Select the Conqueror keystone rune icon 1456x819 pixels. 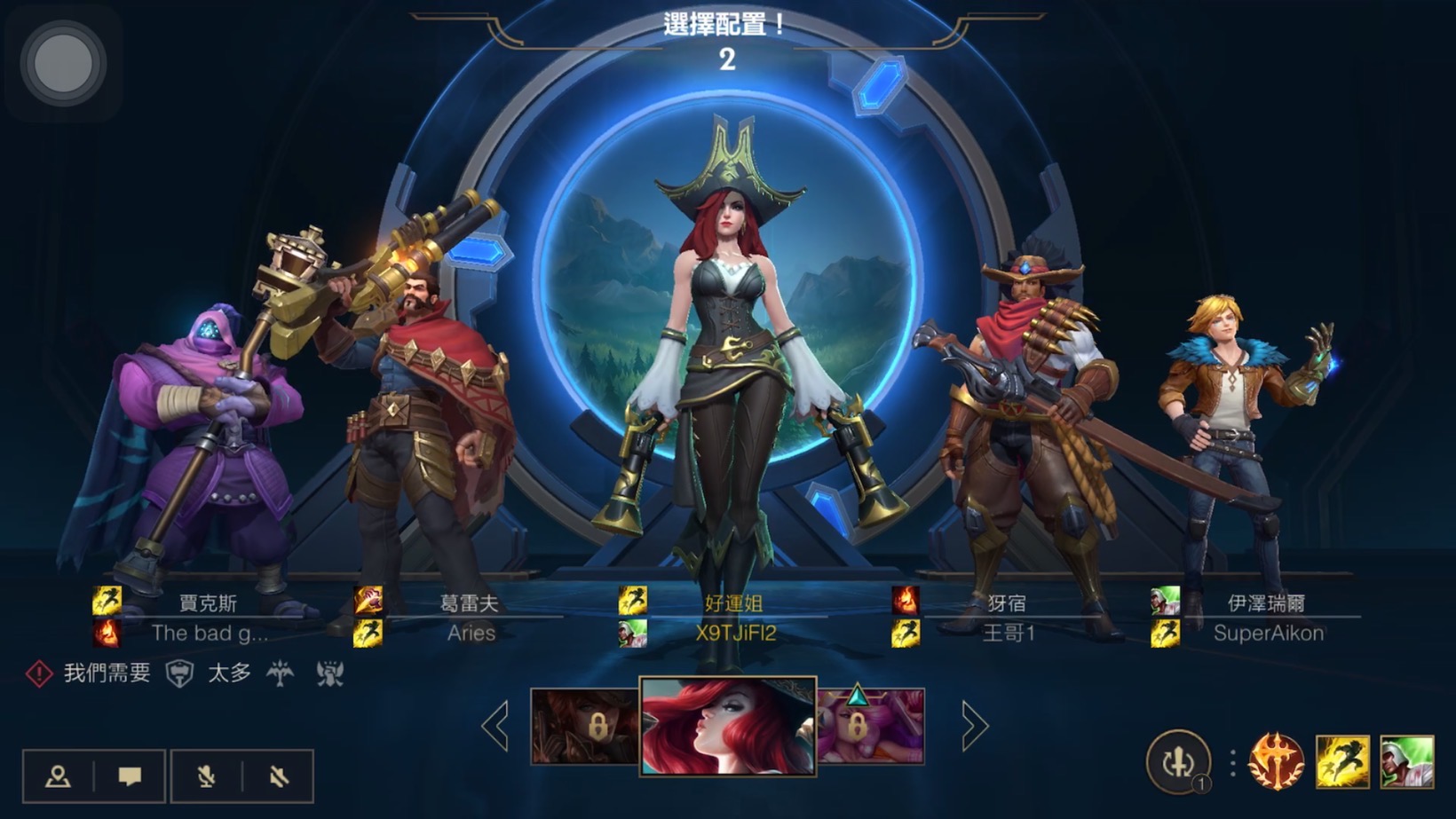tap(1276, 761)
